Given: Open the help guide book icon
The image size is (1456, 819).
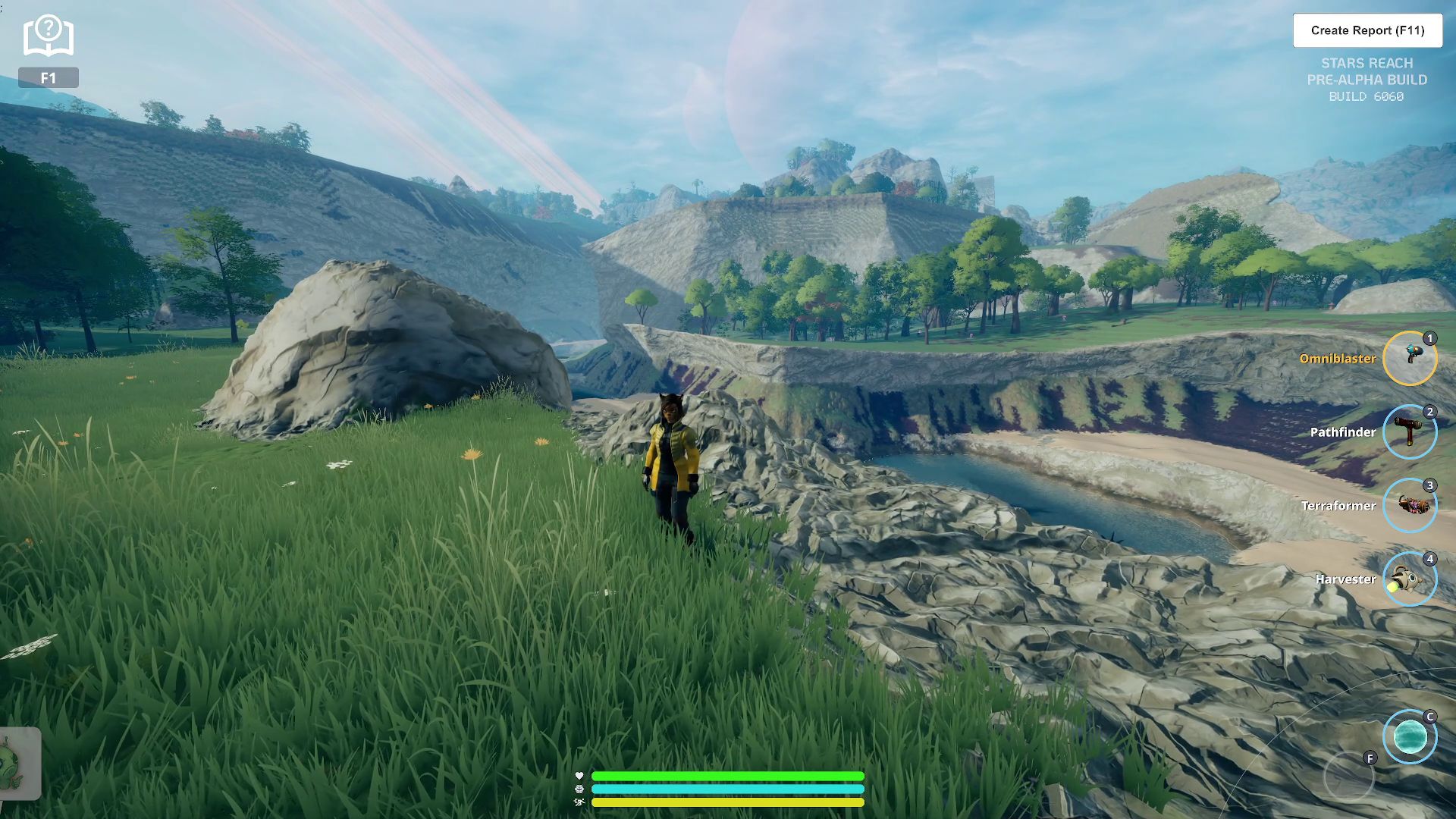Looking at the screenshot, I should coord(48,36).
